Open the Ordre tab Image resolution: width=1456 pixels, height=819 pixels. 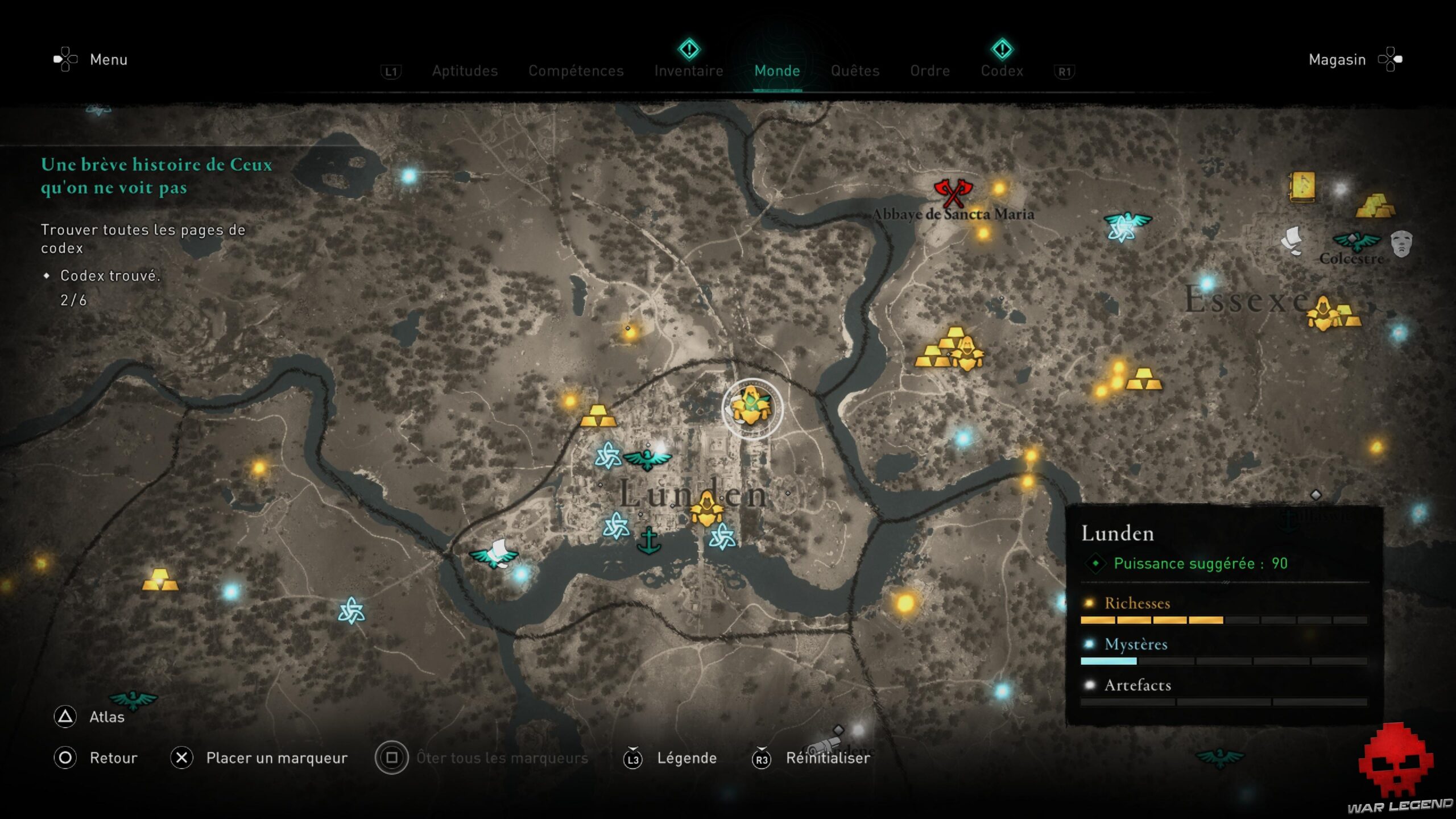coord(929,71)
